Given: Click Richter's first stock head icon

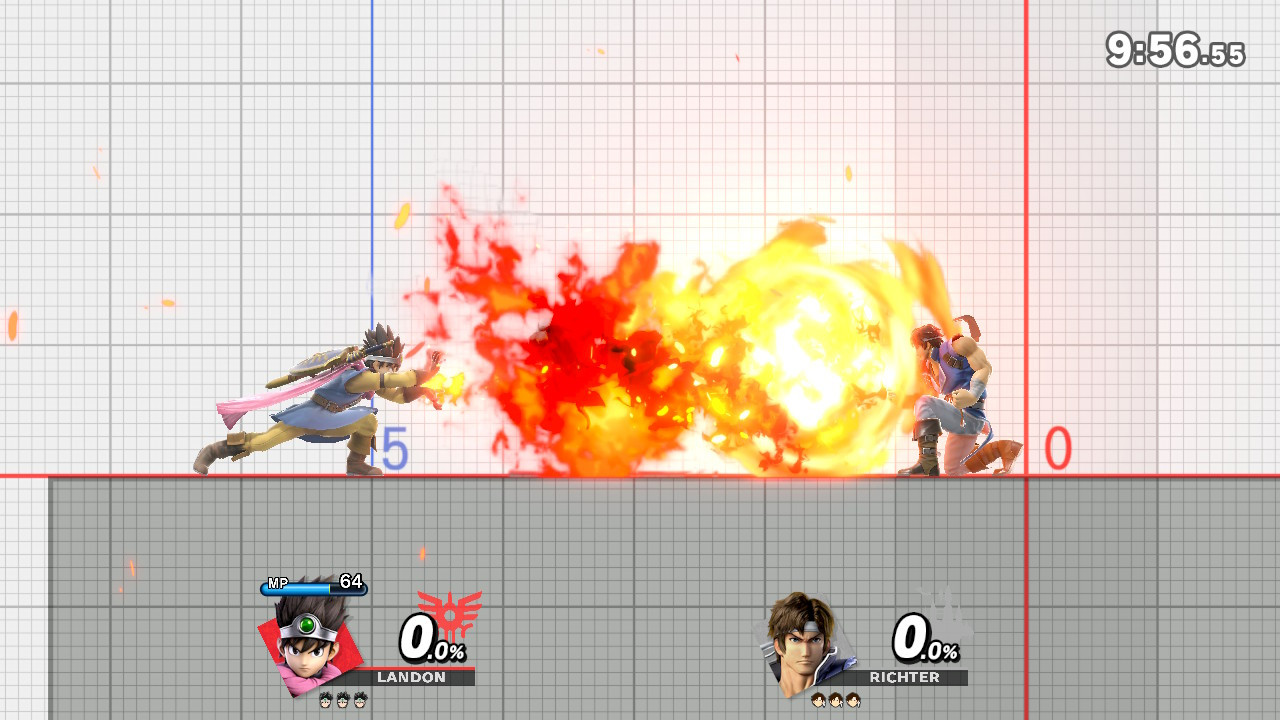Looking at the screenshot, I should click(x=820, y=701).
